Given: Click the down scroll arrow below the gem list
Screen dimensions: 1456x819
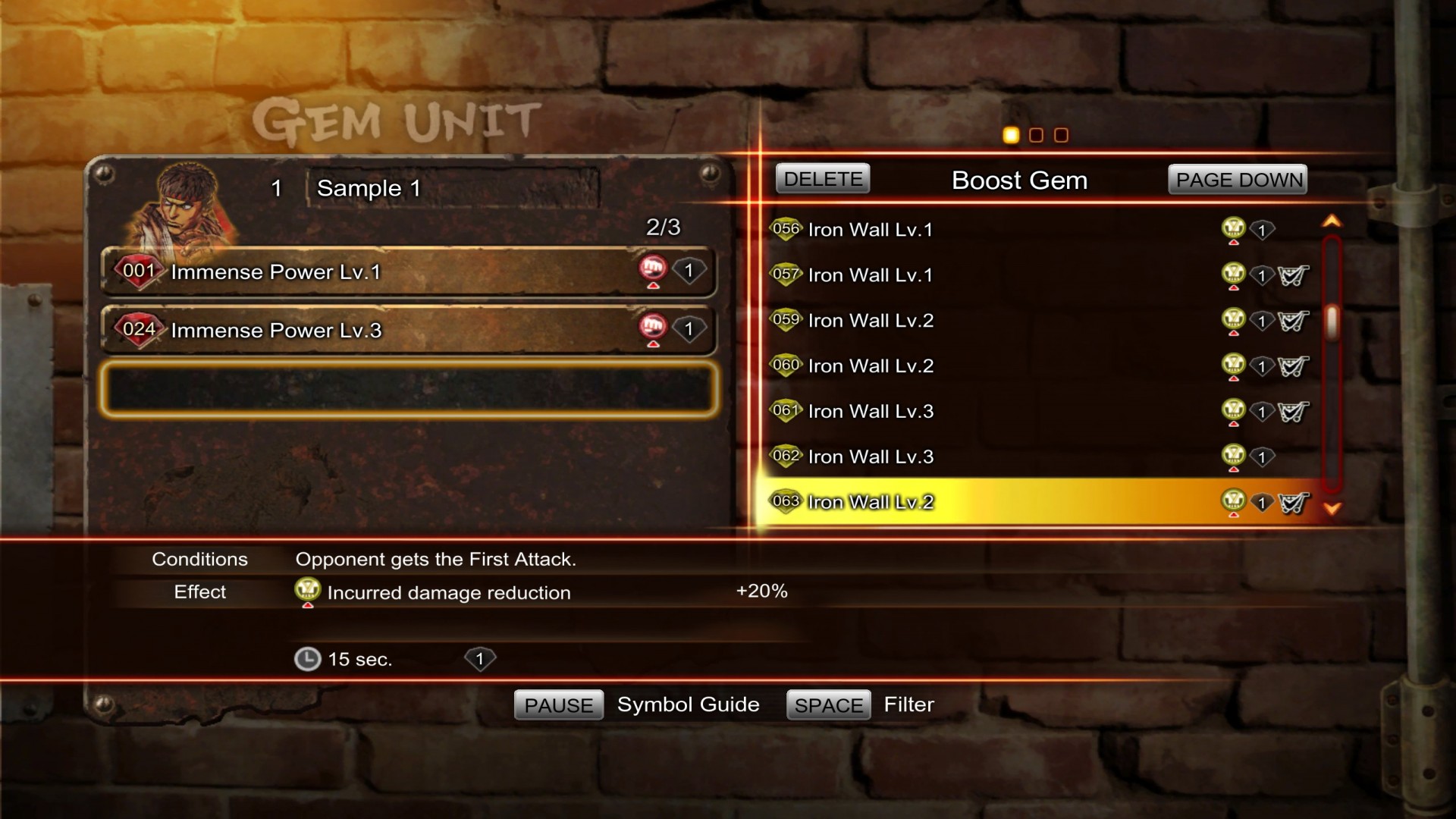Looking at the screenshot, I should point(1332,509).
